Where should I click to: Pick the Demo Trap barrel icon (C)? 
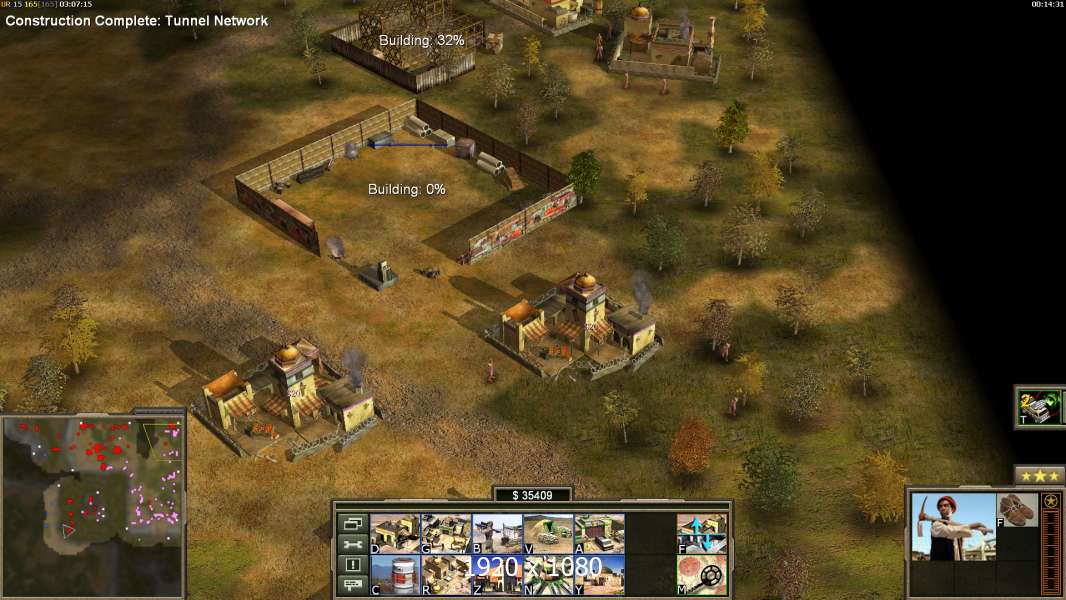point(395,575)
